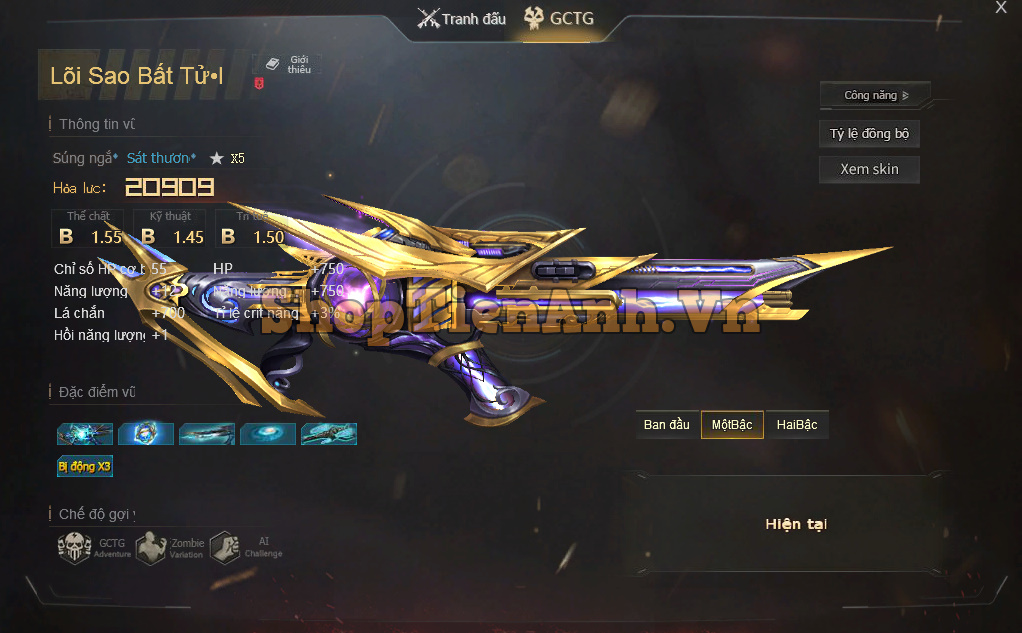Pick the AI Challenge fist mode icon
The height and width of the screenshot is (633, 1022).
[225, 547]
